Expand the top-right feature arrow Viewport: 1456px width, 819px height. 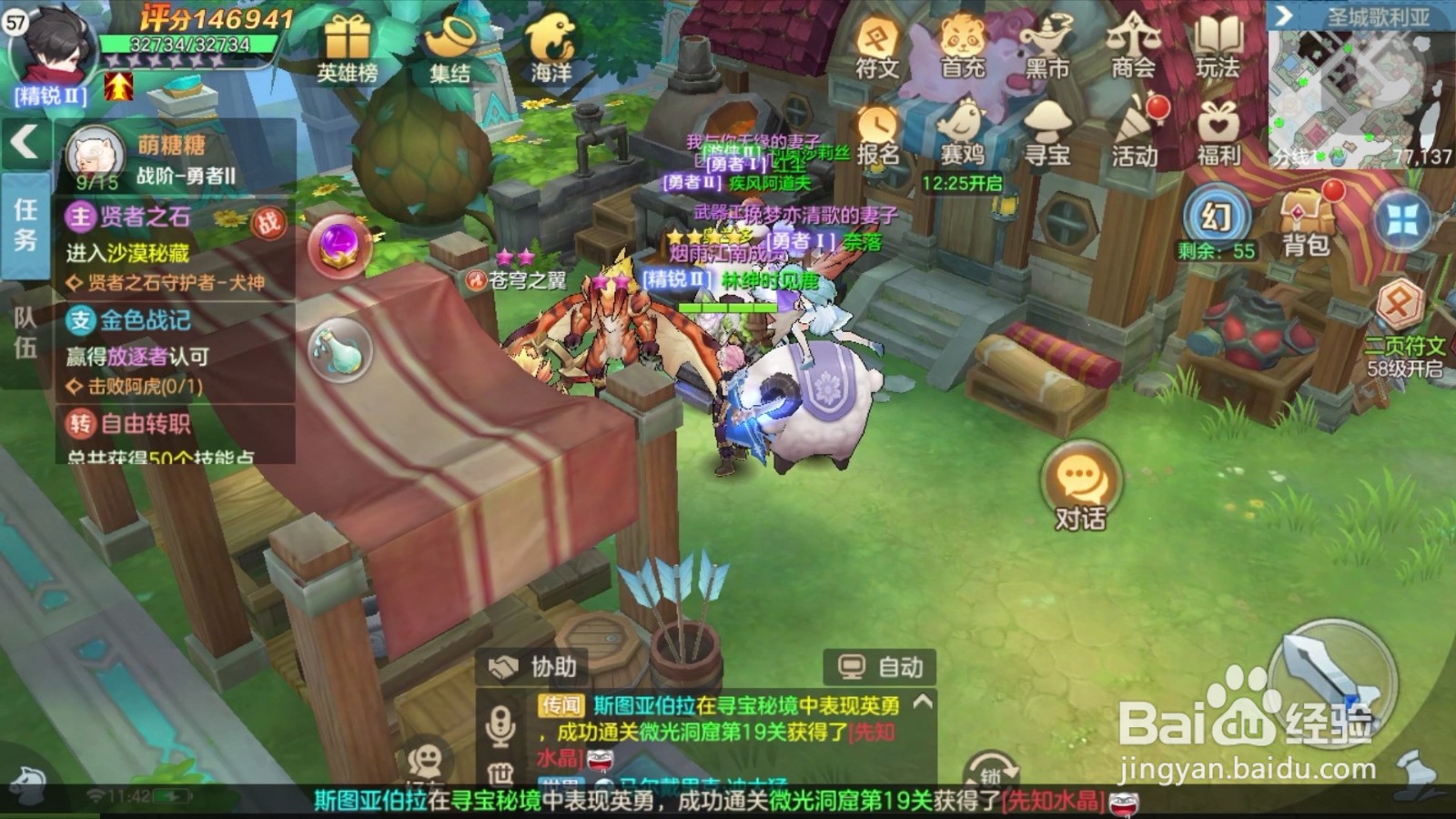coord(1284,14)
